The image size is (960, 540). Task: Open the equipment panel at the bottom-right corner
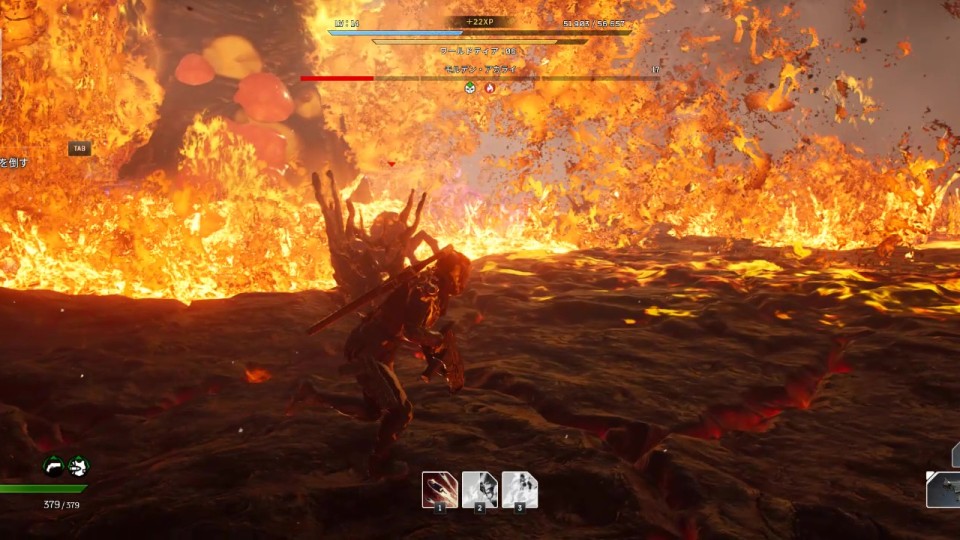tap(943, 489)
